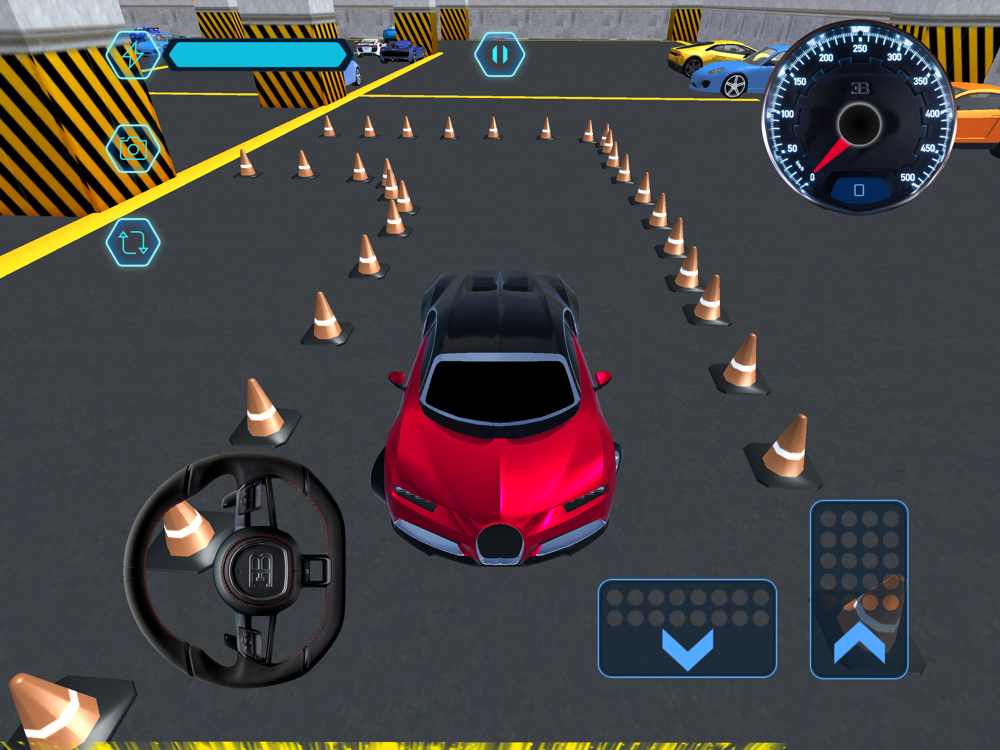Screen dimensions: 1000x750
Task: Toggle the looping arrows switch button
Action: click(x=133, y=242)
